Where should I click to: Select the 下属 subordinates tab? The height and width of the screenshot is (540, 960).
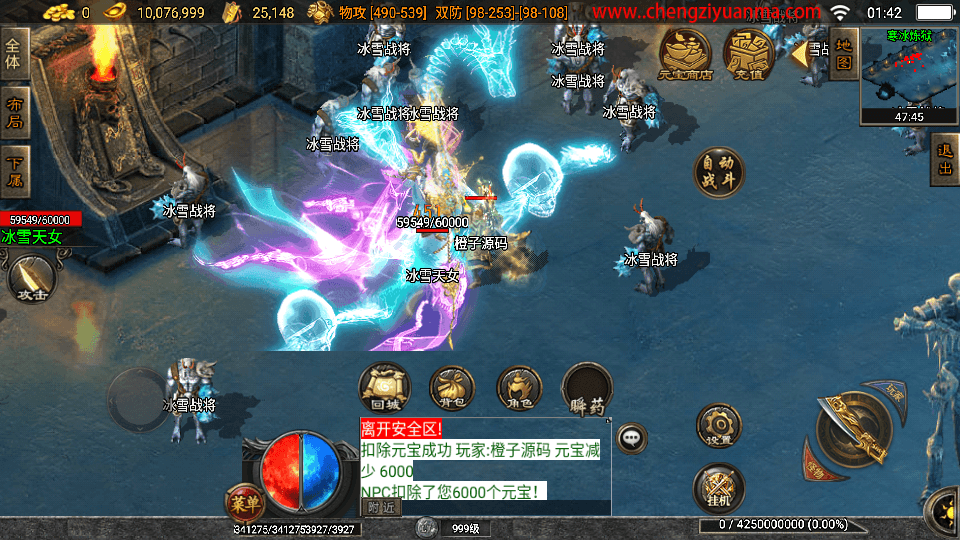(x=14, y=171)
